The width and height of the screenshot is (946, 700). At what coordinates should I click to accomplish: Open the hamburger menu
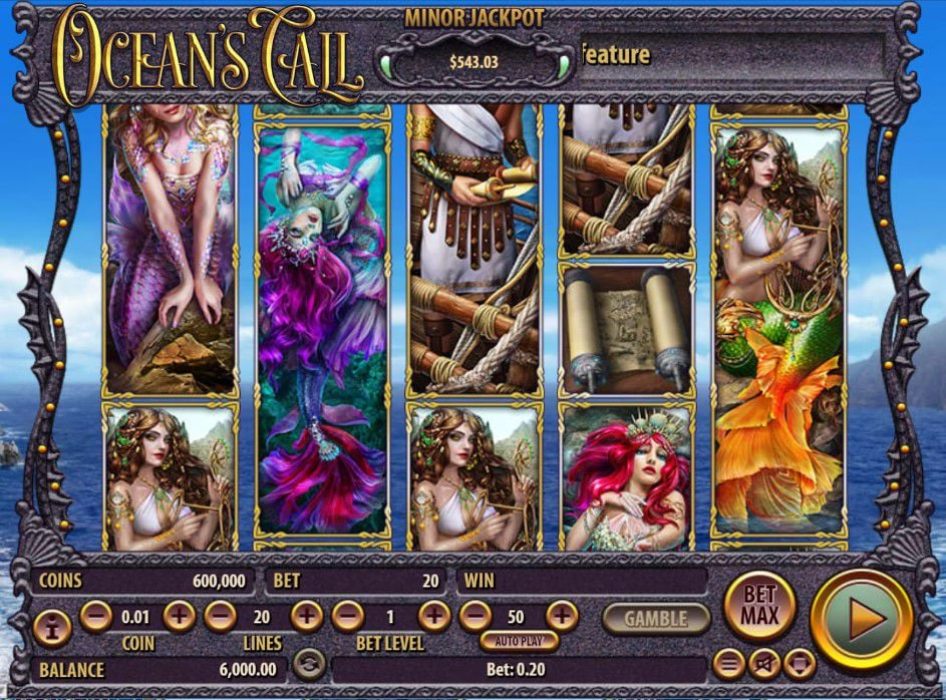point(730,663)
